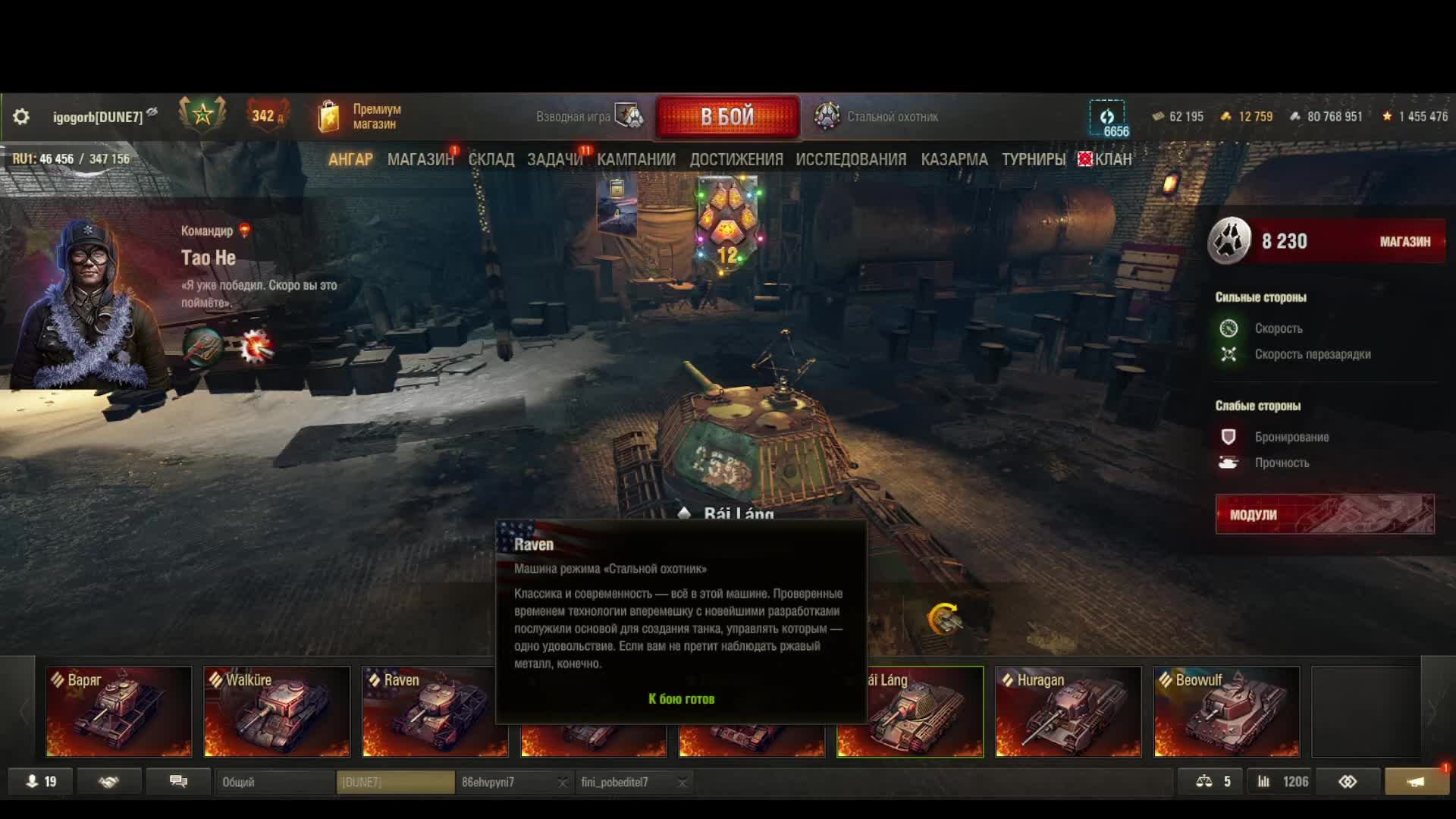Select the Варяг tank in the carousel

pyautogui.click(x=118, y=712)
